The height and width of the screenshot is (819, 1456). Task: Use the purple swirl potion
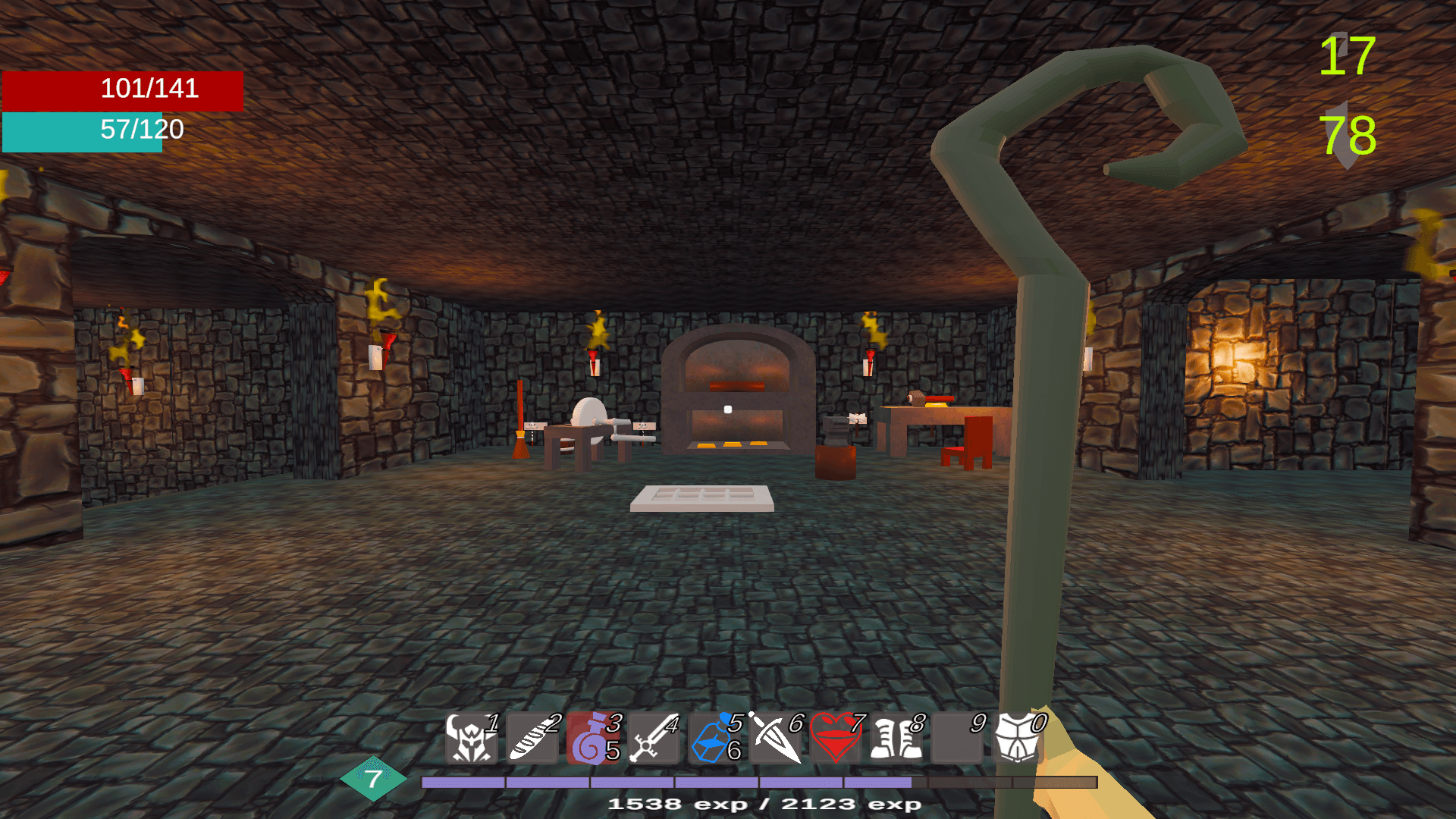coord(592,738)
